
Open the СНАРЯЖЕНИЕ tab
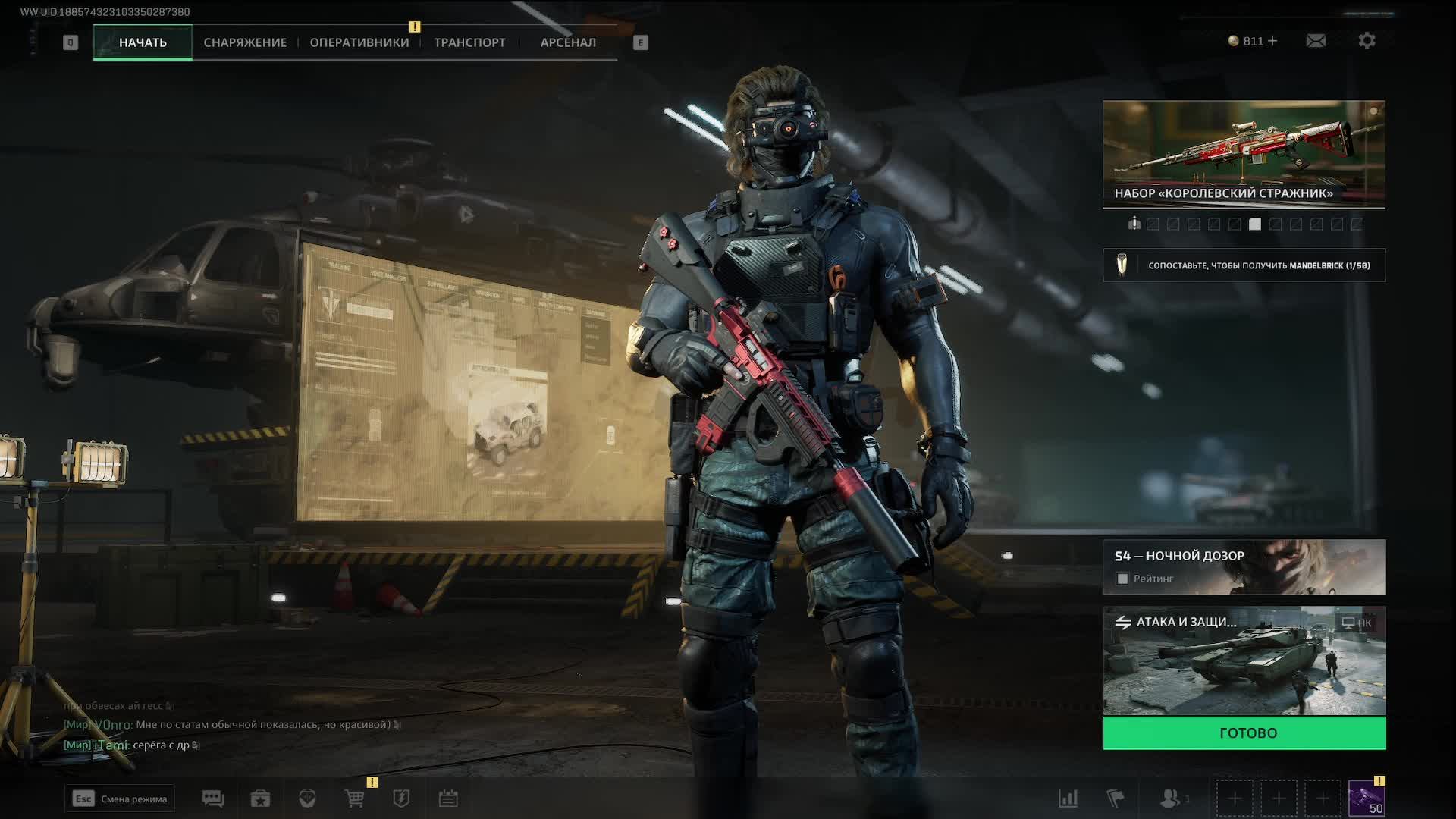245,42
